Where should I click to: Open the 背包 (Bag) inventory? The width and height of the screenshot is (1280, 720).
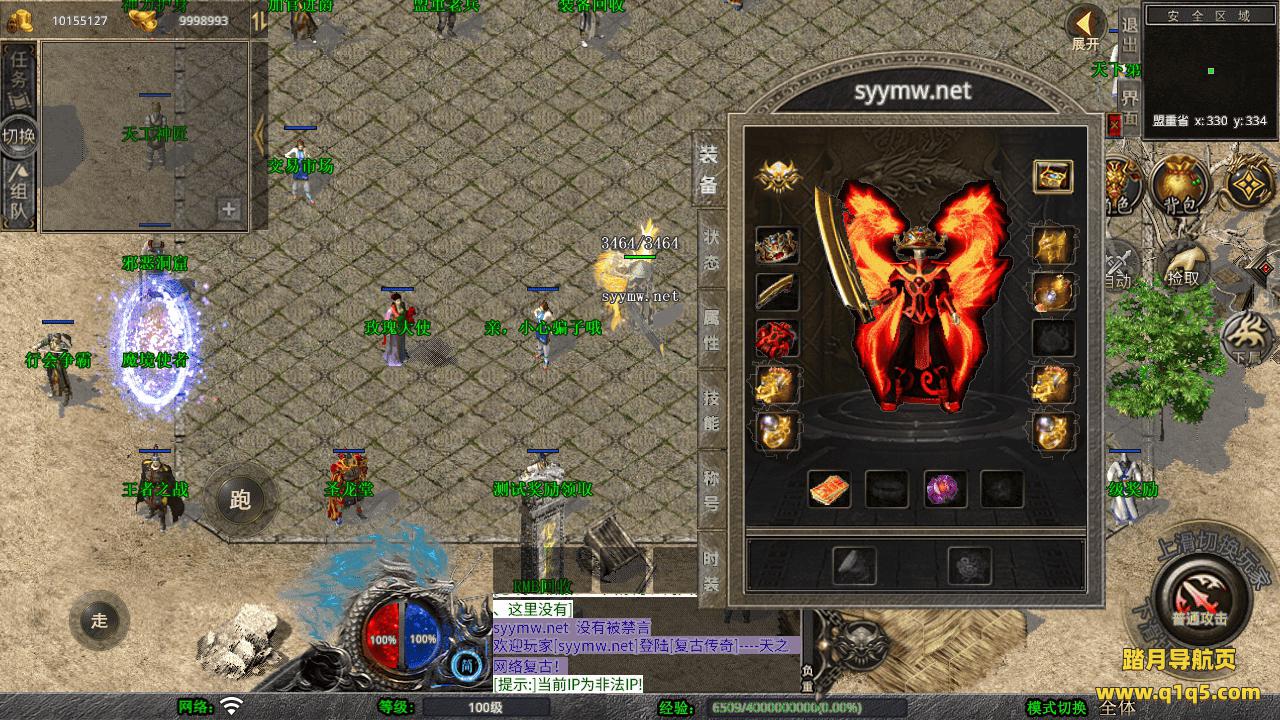click(x=1179, y=185)
